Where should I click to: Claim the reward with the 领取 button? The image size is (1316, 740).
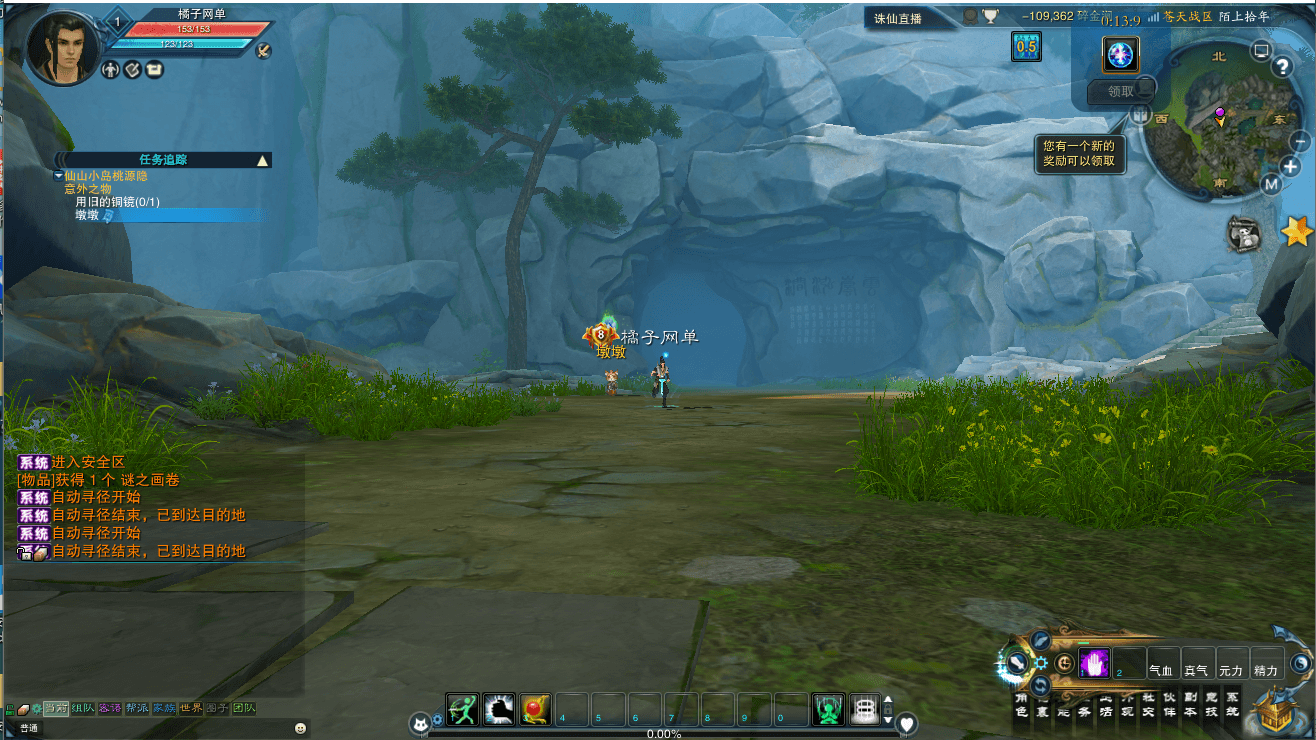(x=1121, y=91)
